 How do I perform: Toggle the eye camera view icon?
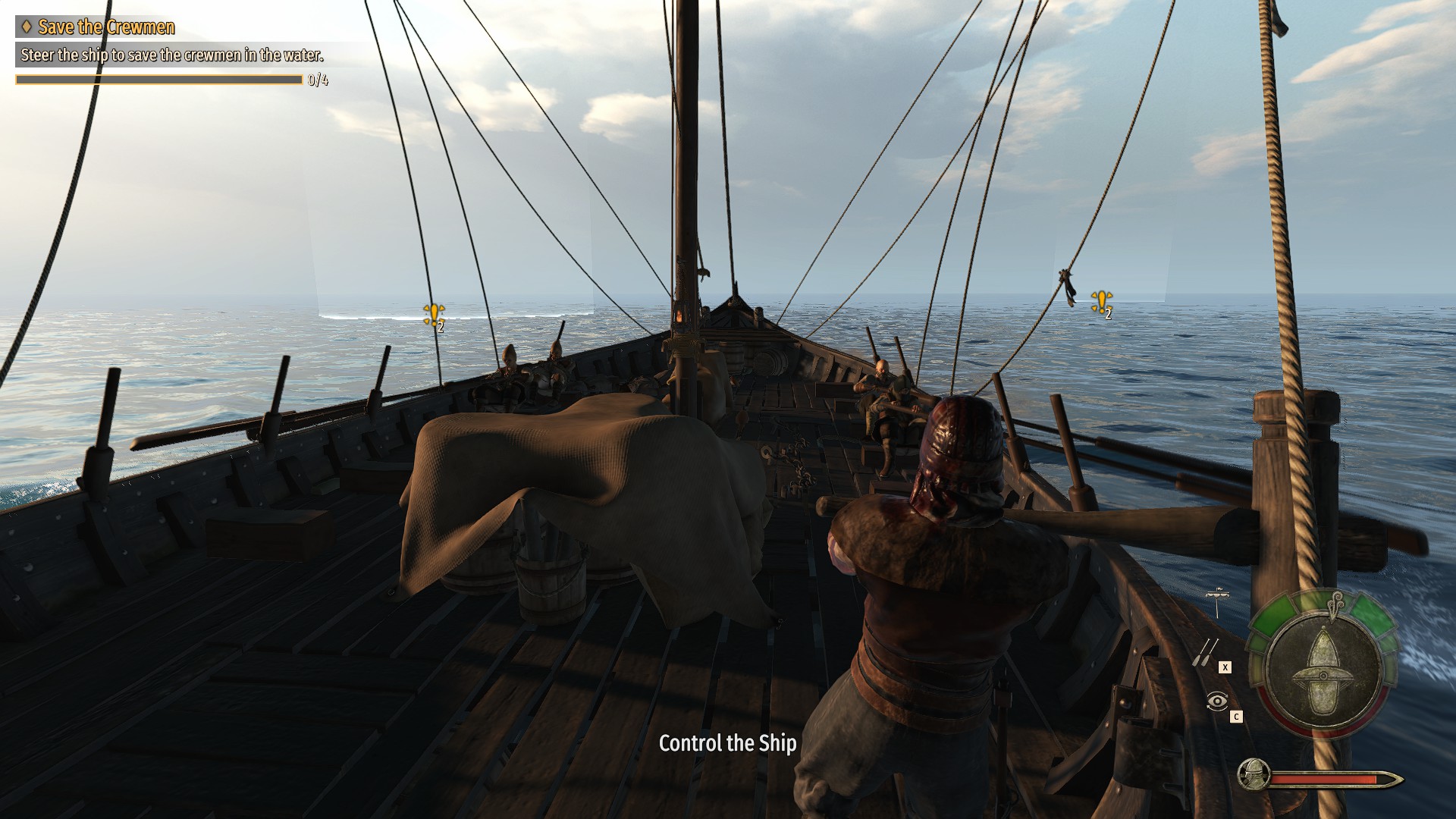coord(1216,701)
